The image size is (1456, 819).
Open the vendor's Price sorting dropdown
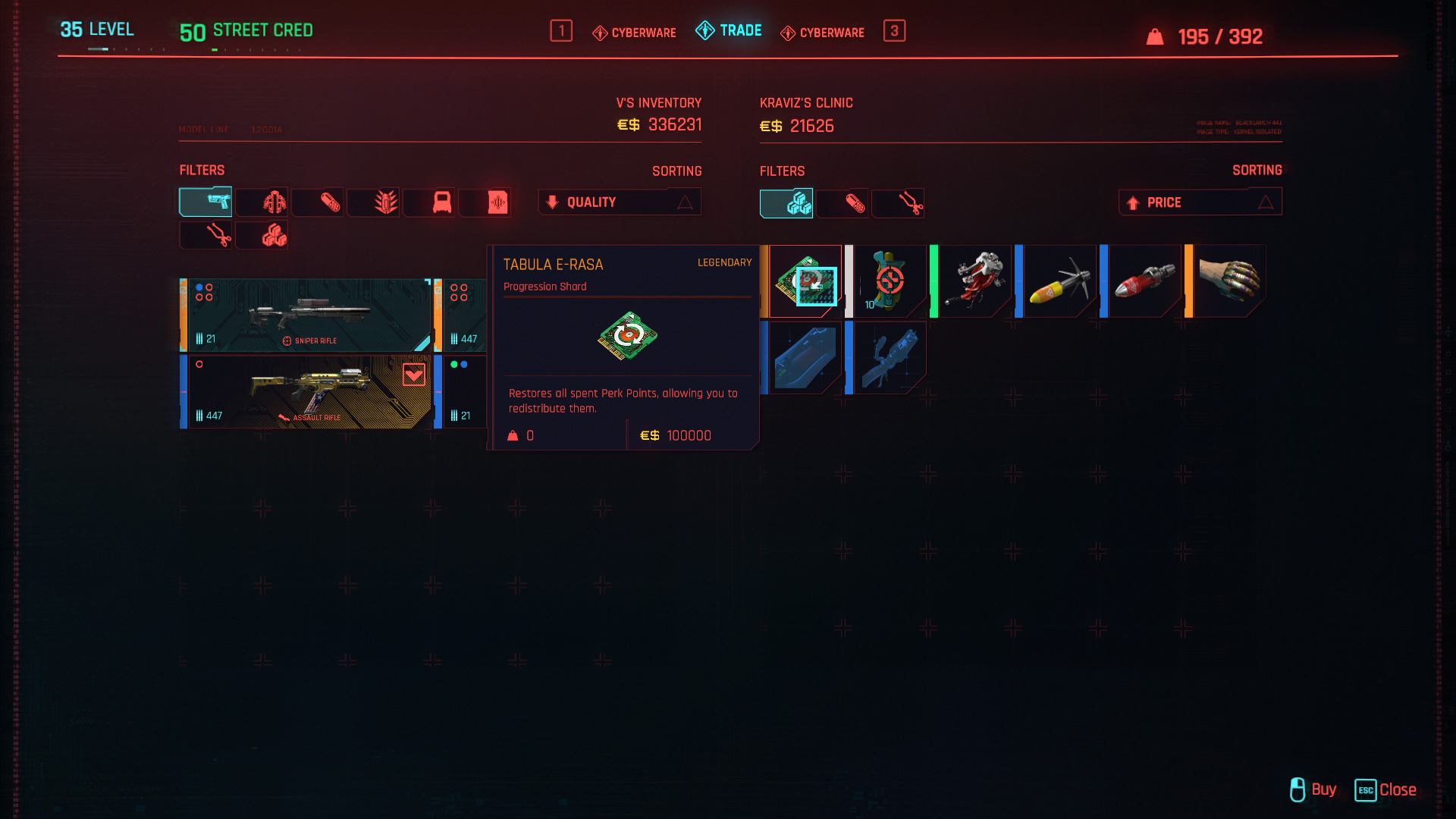click(x=1200, y=202)
